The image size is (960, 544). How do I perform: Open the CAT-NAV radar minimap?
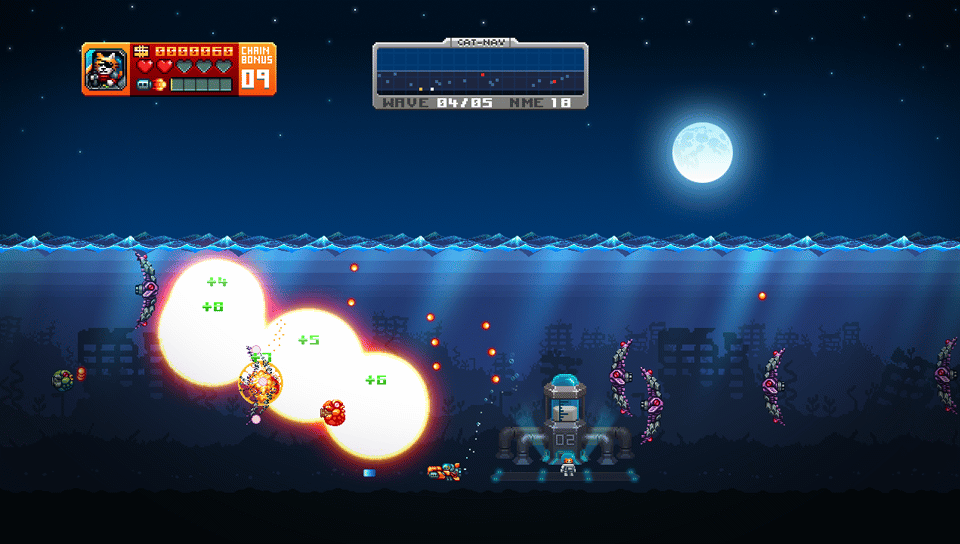click(480, 71)
